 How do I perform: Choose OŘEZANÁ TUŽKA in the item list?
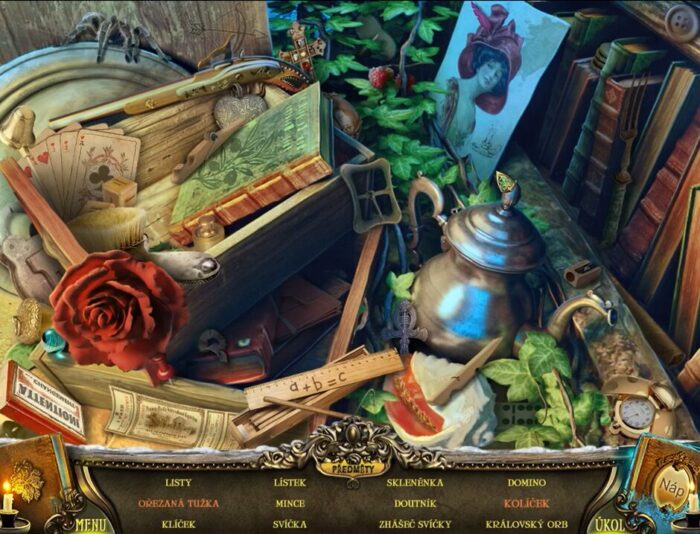tap(179, 503)
